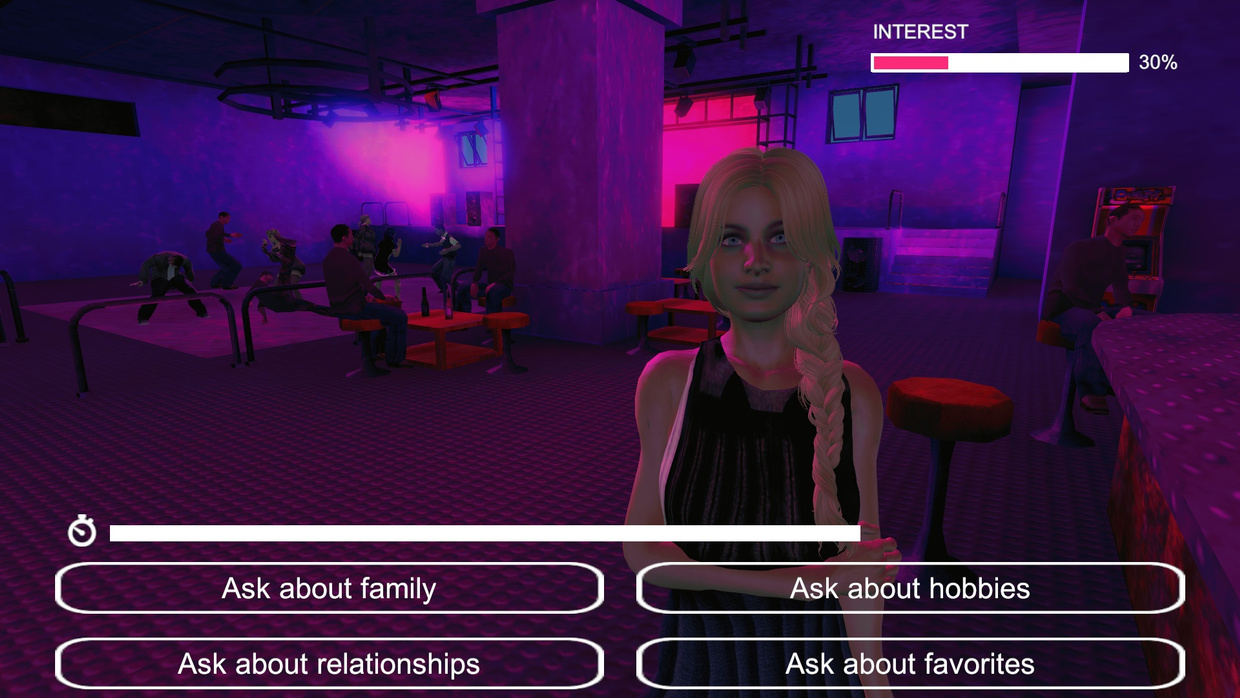Pick the "Ask about relationships" reply
Image resolution: width=1240 pixels, height=698 pixels.
(329, 663)
